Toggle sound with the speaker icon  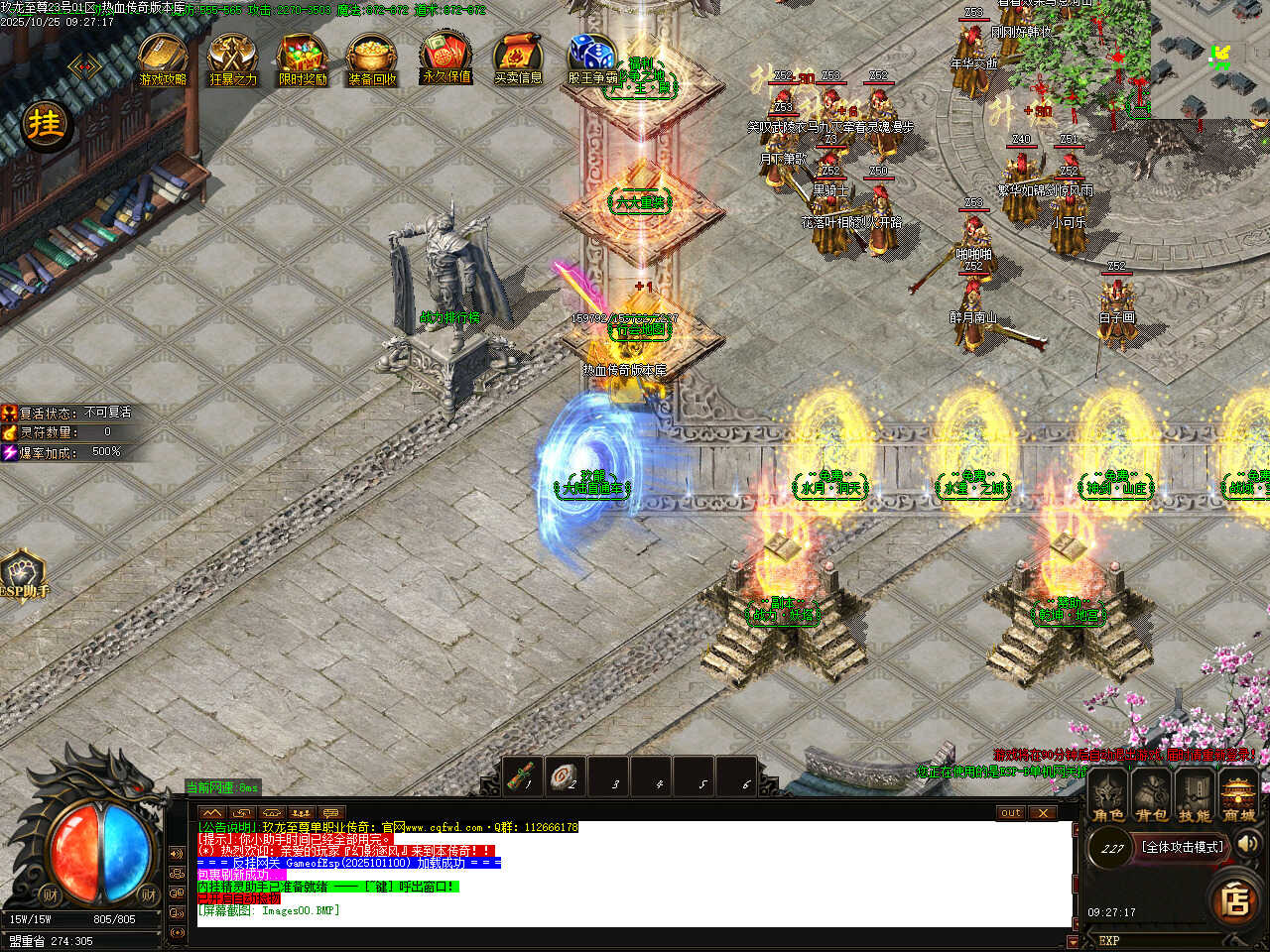[1248, 844]
